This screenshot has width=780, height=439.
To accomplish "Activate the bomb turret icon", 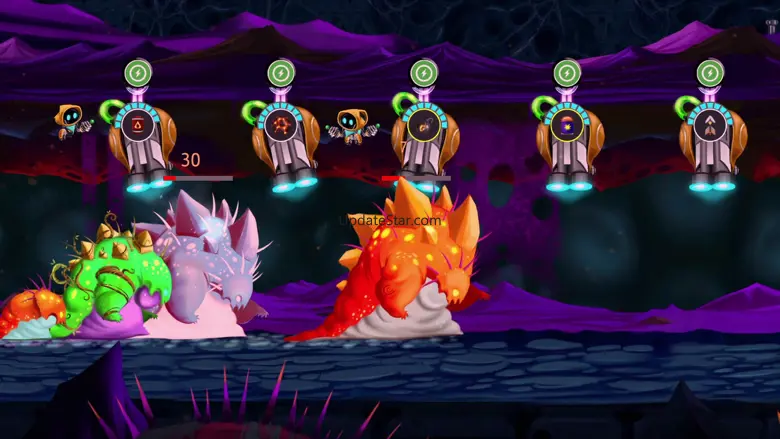I will tap(423, 125).
